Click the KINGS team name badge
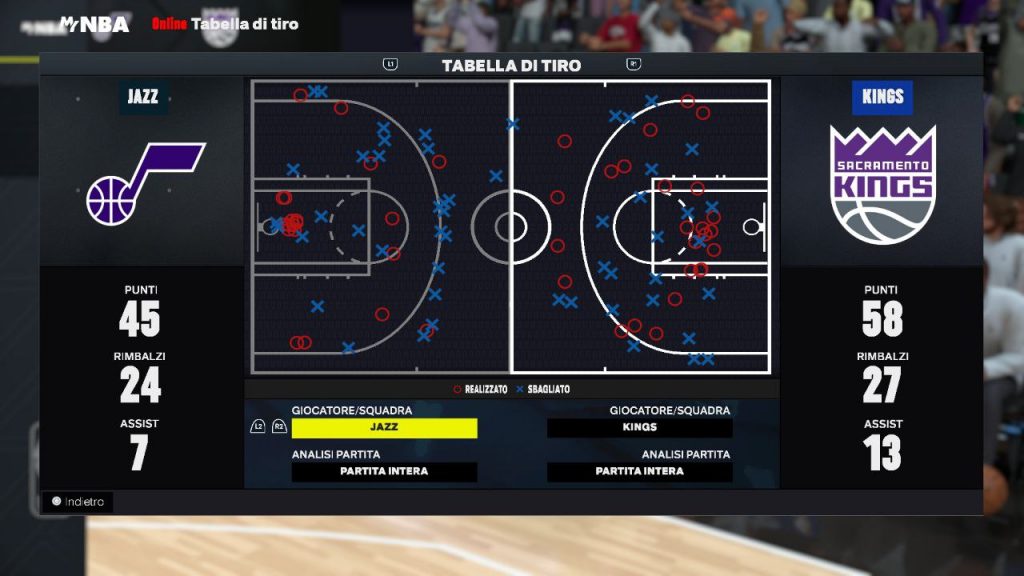This screenshot has width=1024, height=576. coord(881,97)
